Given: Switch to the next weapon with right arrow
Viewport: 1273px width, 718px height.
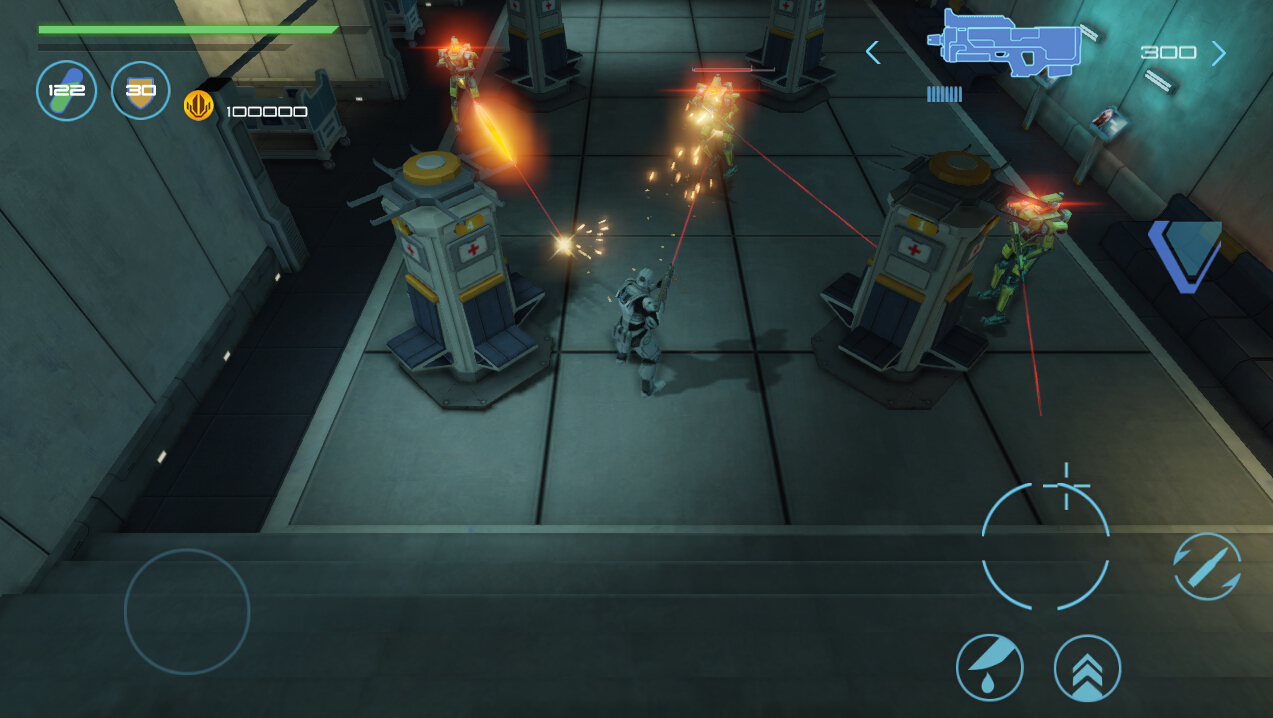Looking at the screenshot, I should click(1218, 53).
